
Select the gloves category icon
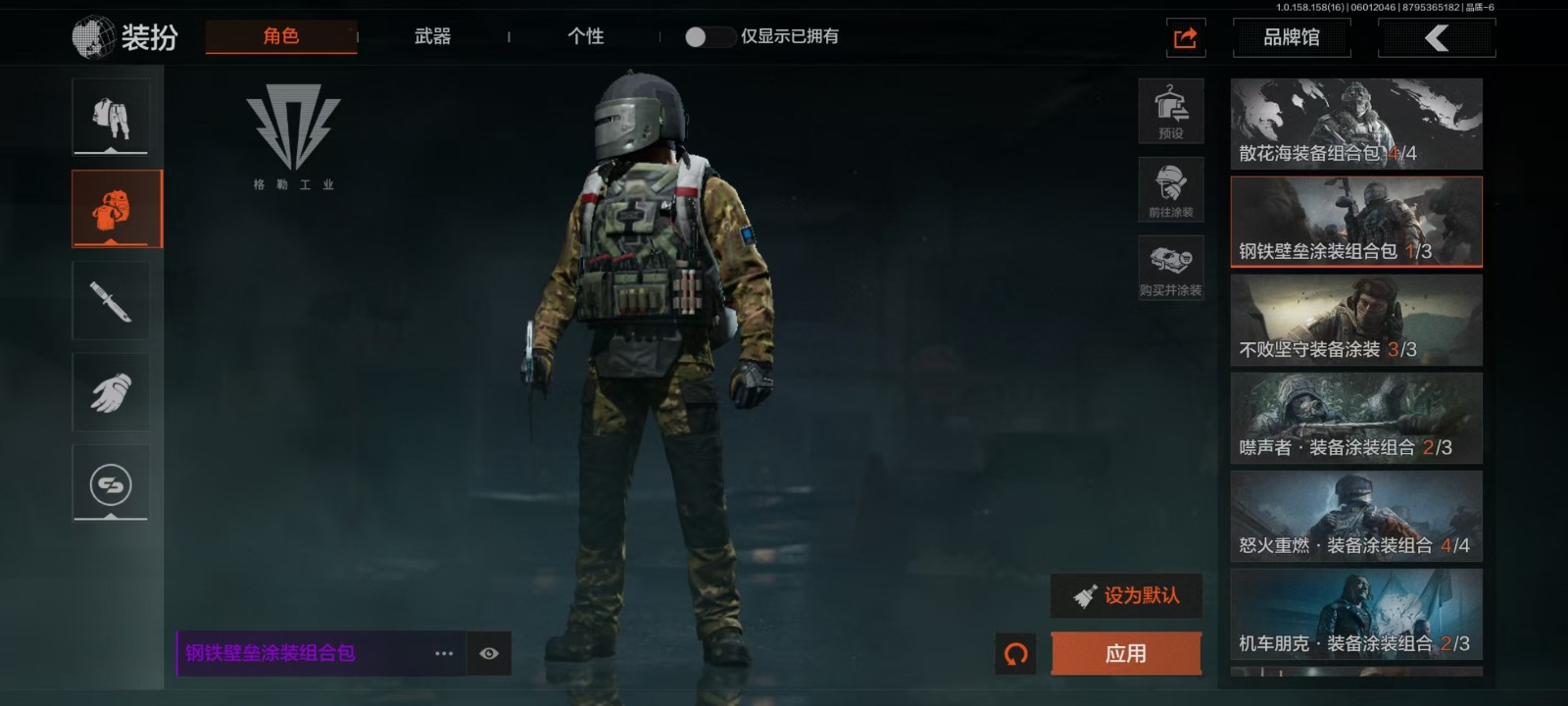point(111,392)
